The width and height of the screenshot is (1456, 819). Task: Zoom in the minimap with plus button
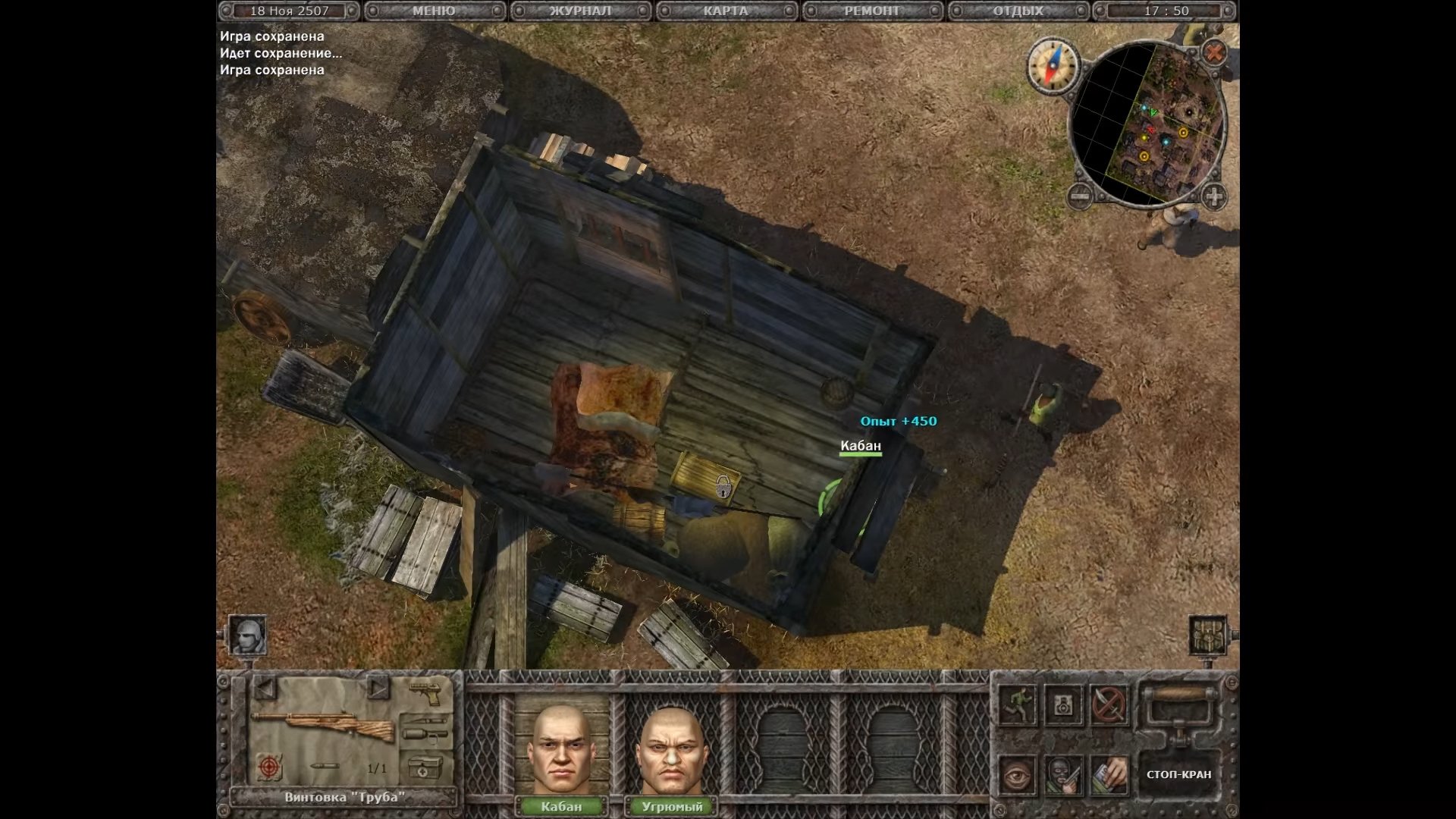1213,197
